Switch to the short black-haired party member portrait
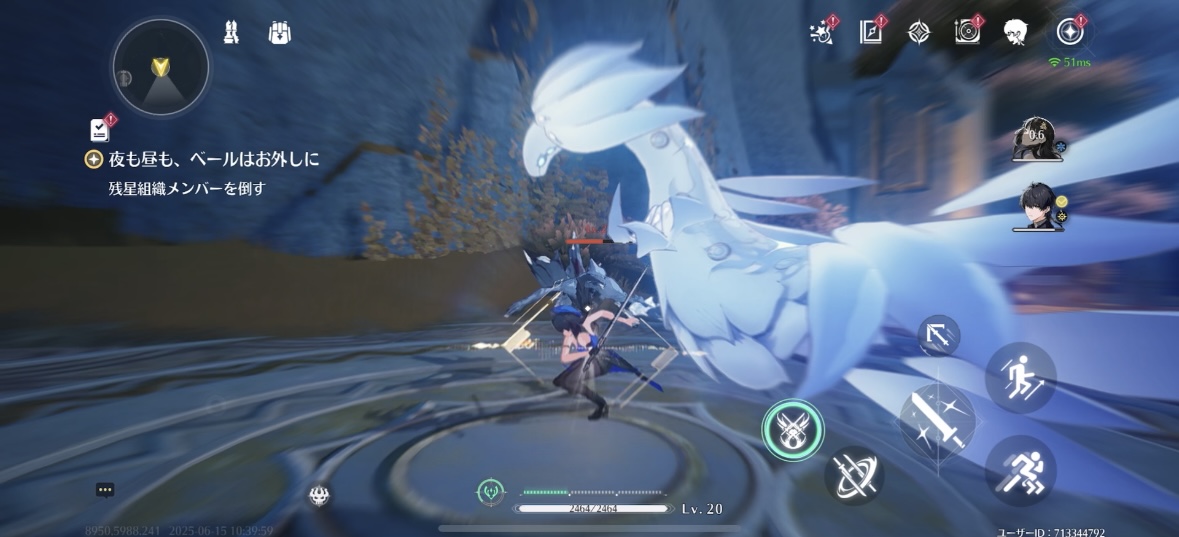The image size is (1179, 537). [1036, 206]
